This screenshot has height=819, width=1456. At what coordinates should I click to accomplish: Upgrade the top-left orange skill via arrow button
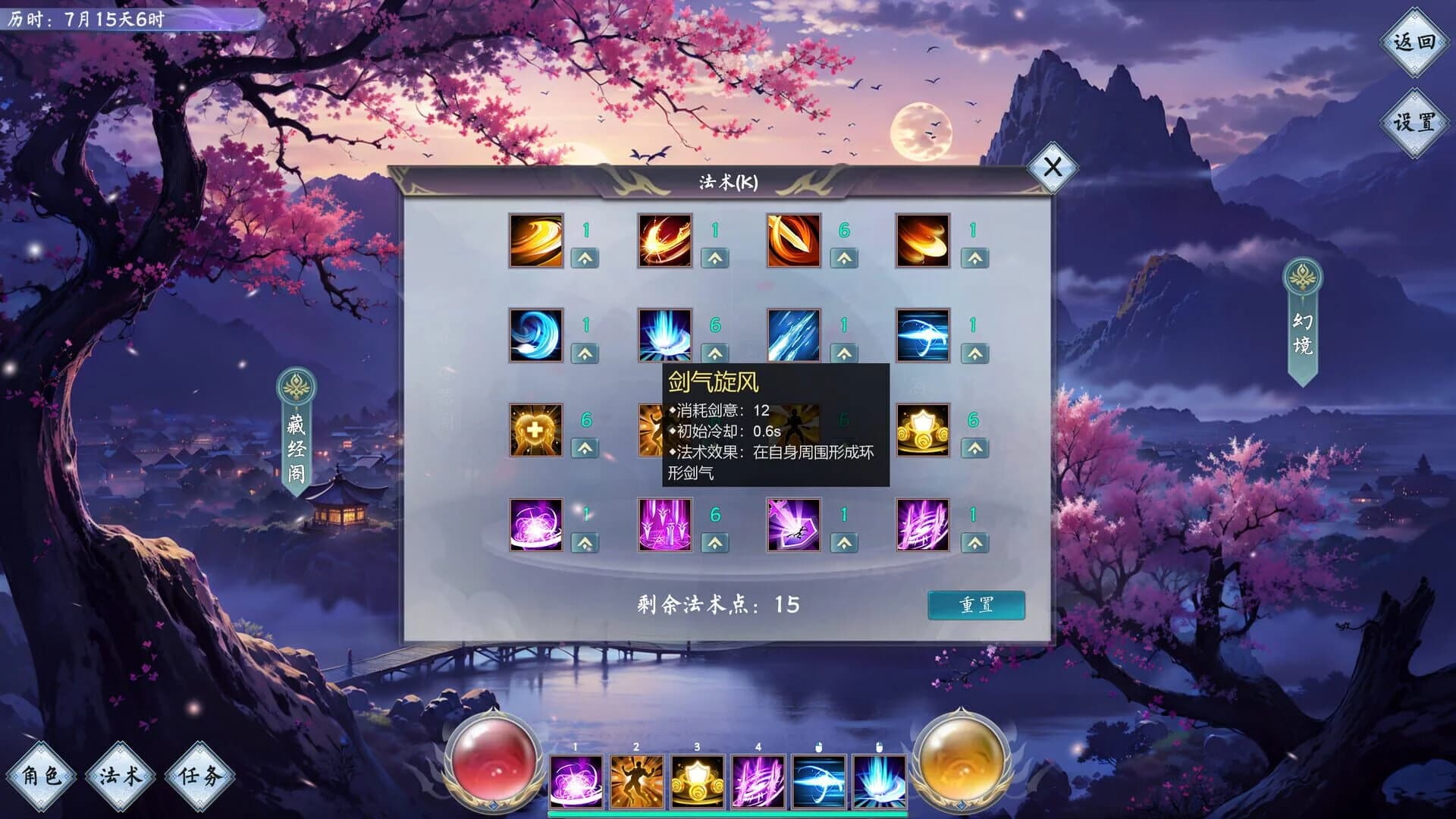(x=582, y=259)
